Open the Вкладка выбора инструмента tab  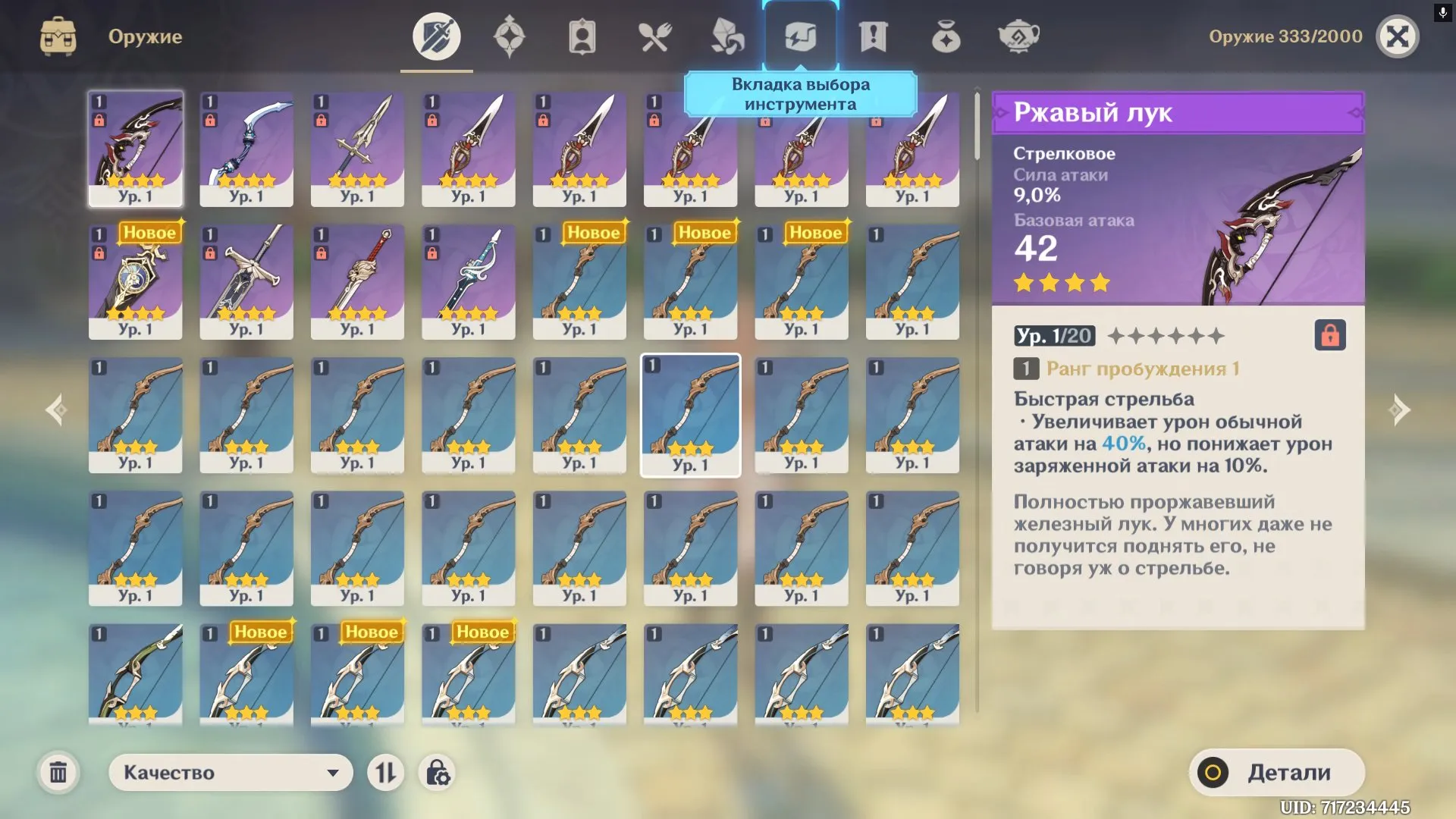[802, 34]
